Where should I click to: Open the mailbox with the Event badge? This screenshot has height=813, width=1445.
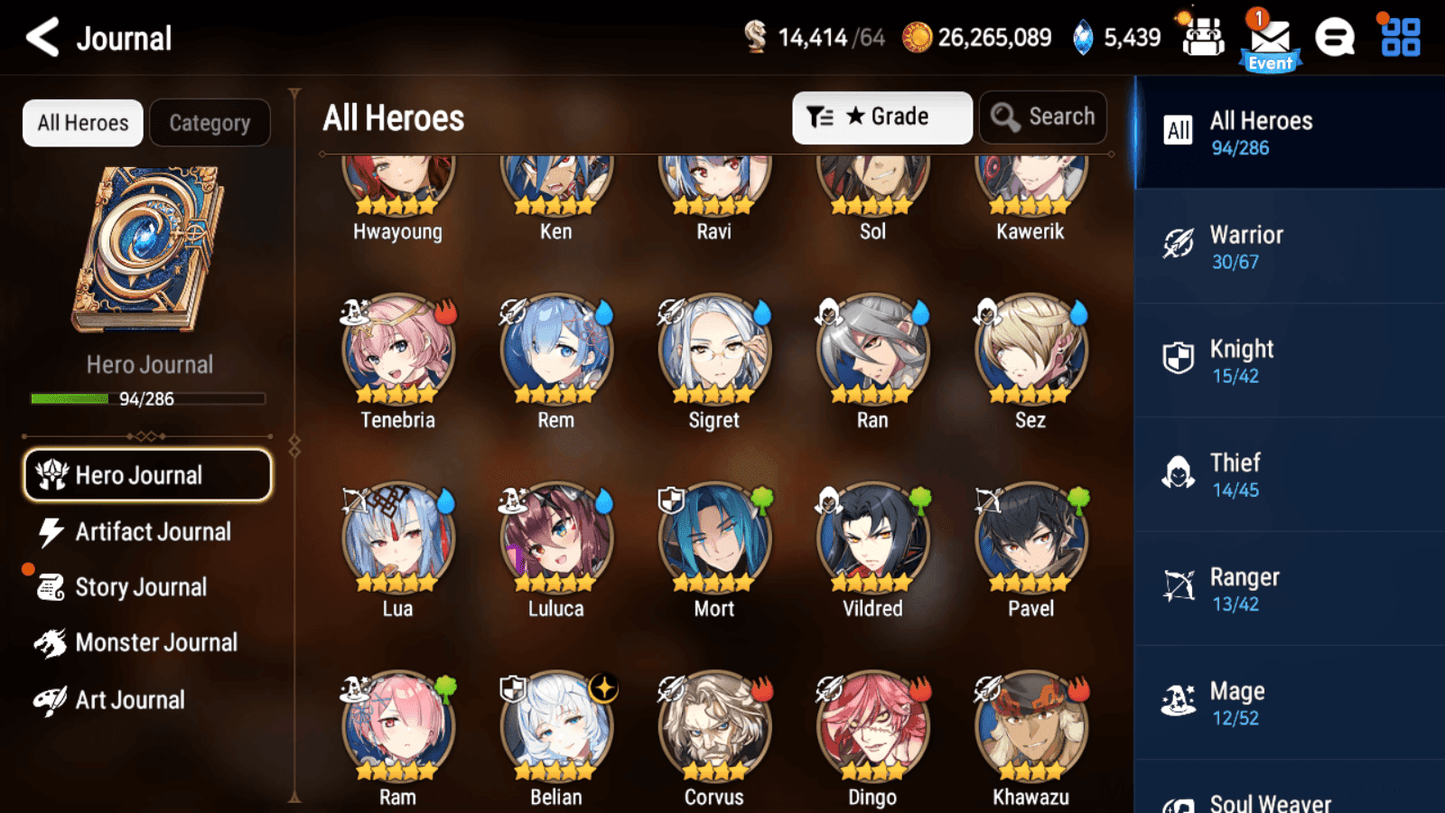click(x=1269, y=37)
